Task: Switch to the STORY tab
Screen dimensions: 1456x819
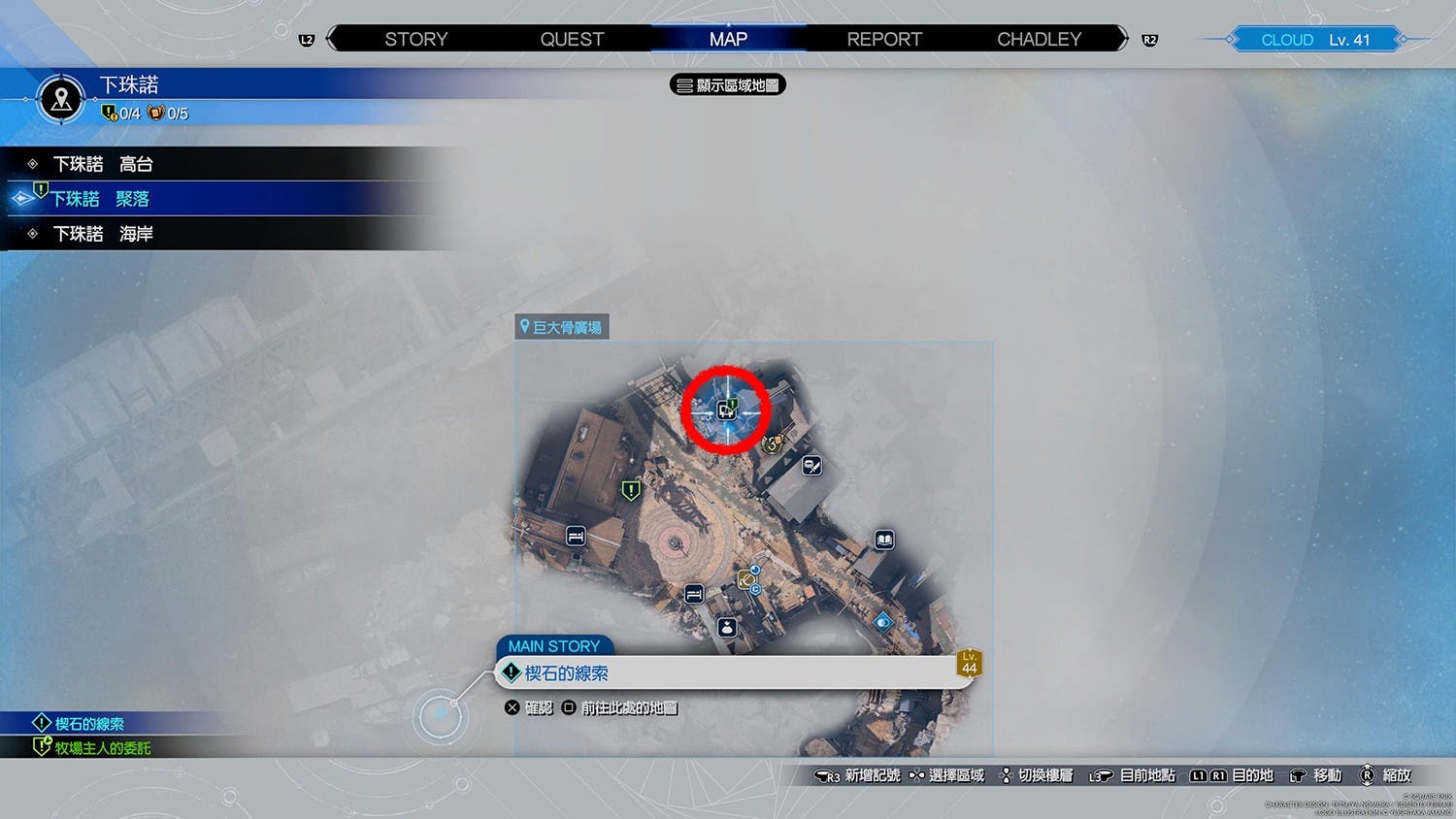Action: click(x=415, y=39)
